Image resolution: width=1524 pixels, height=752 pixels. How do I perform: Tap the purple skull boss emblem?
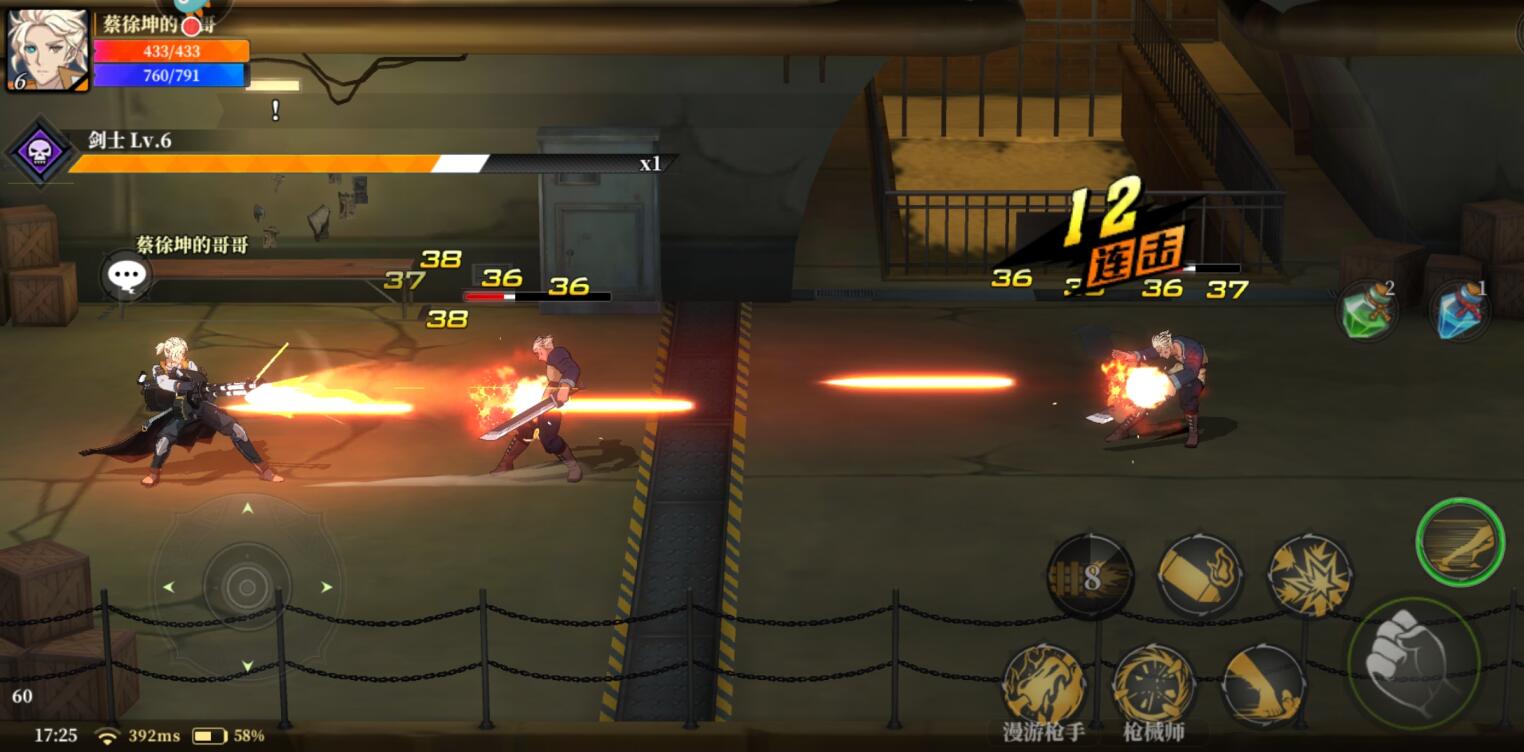click(40, 150)
